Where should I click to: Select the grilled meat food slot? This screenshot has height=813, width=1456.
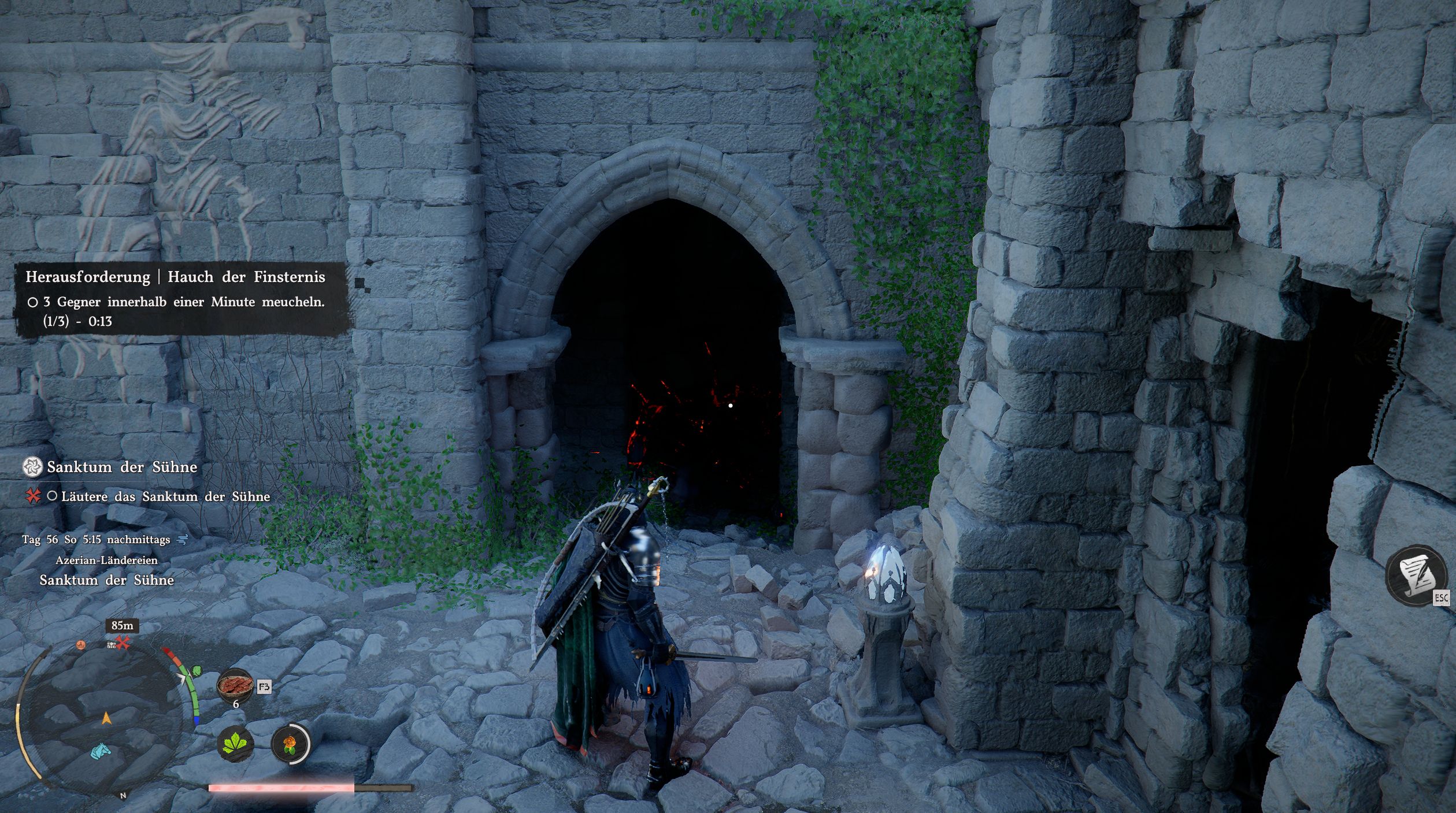(235, 685)
